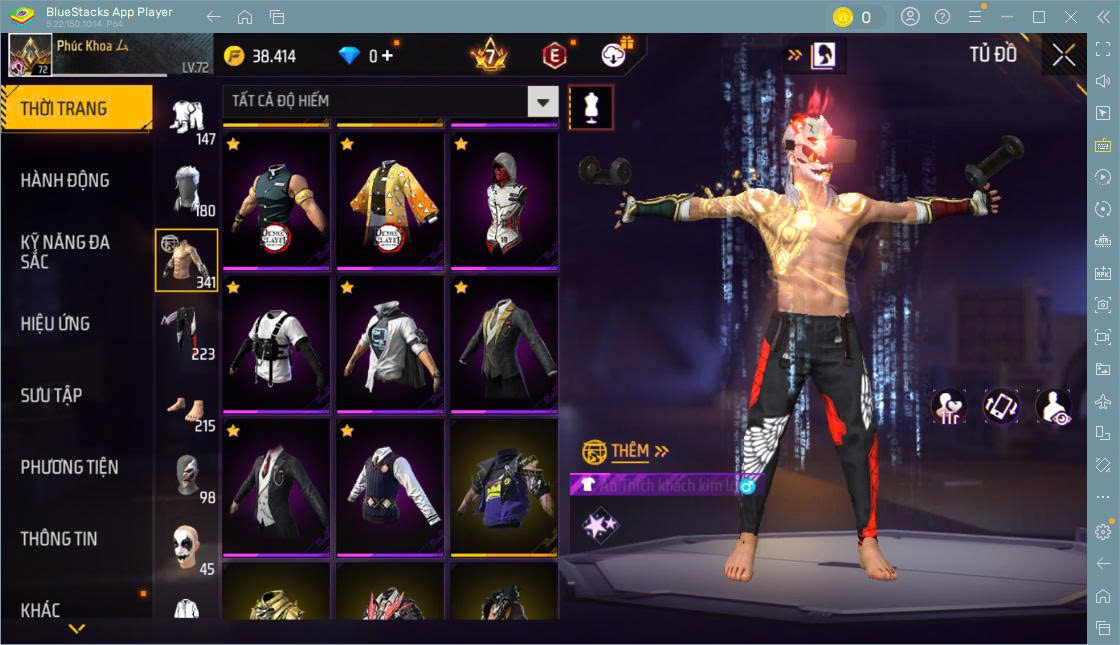Select the yellow patterned haori jacket
The image size is (1120, 645).
(x=390, y=201)
